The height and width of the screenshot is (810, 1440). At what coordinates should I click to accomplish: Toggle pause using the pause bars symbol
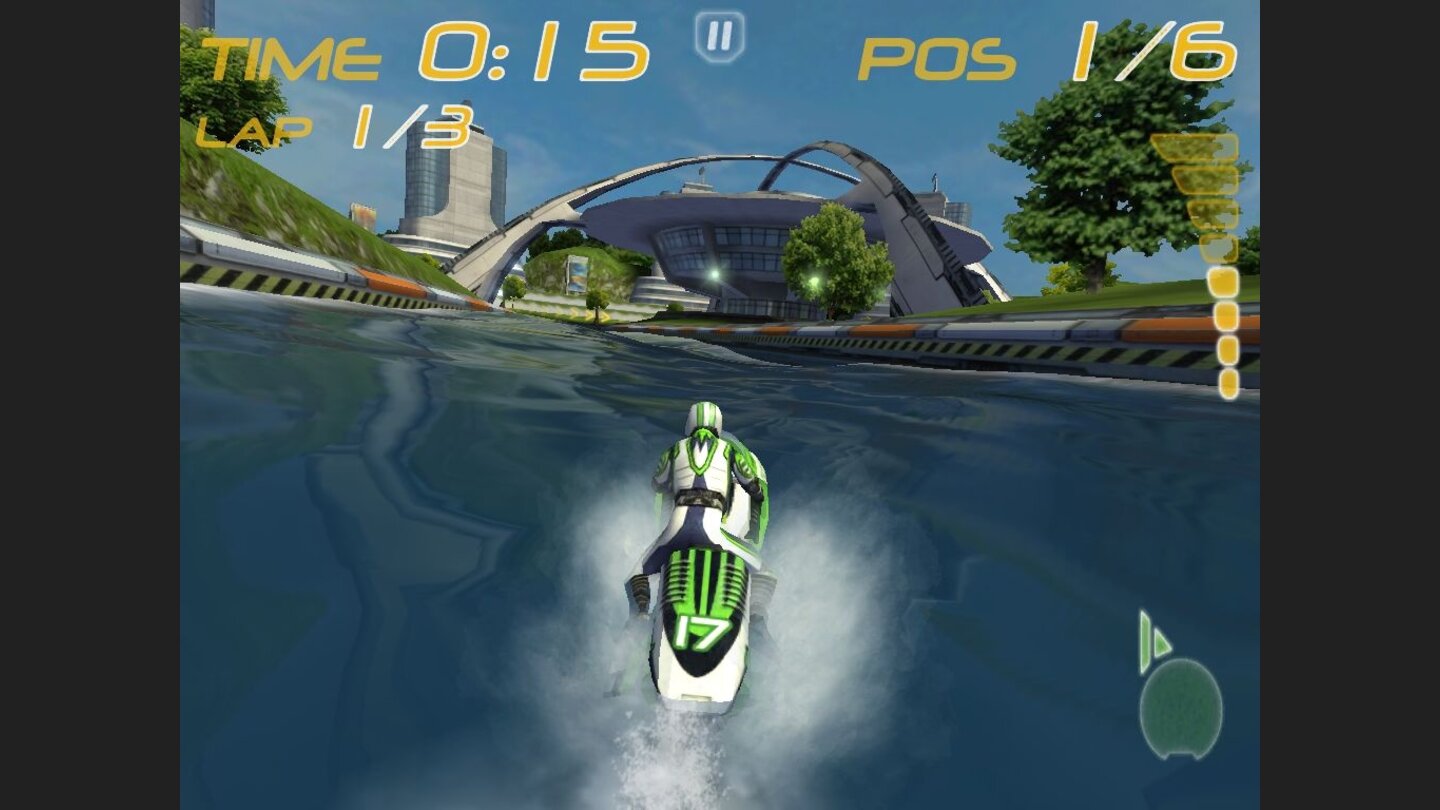click(x=719, y=37)
